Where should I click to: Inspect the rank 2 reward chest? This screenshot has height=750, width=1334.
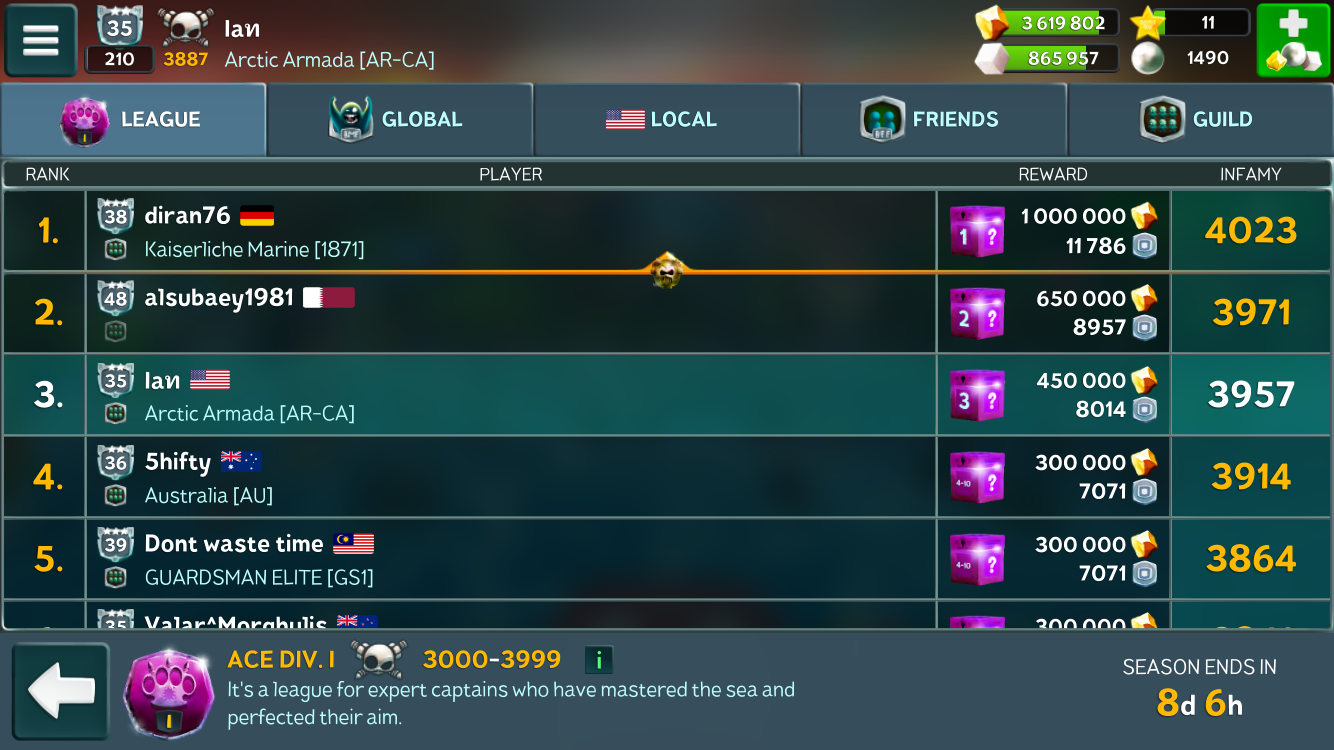(976, 314)
